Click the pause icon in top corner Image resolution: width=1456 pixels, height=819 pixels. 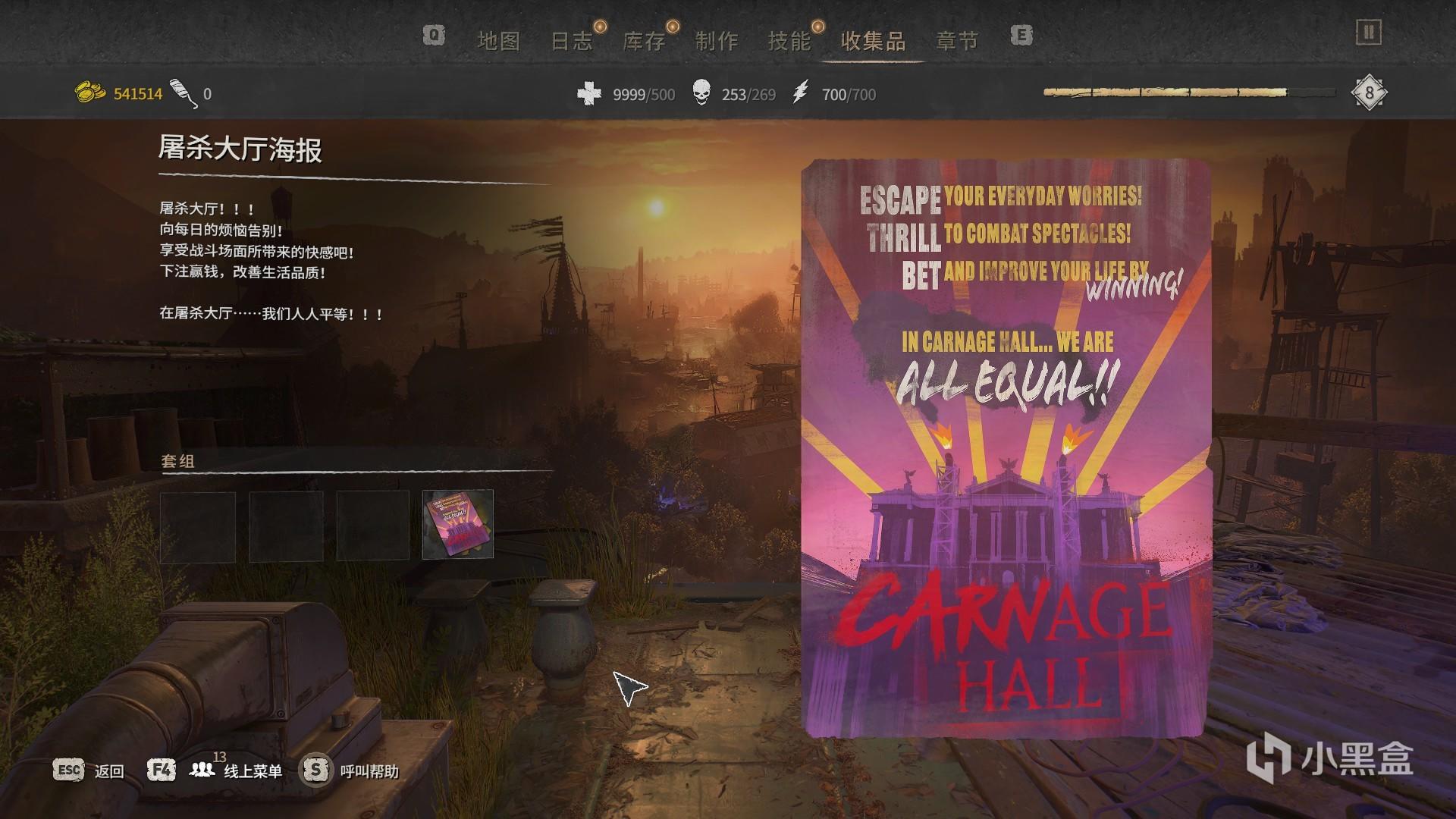[1369, 33]
